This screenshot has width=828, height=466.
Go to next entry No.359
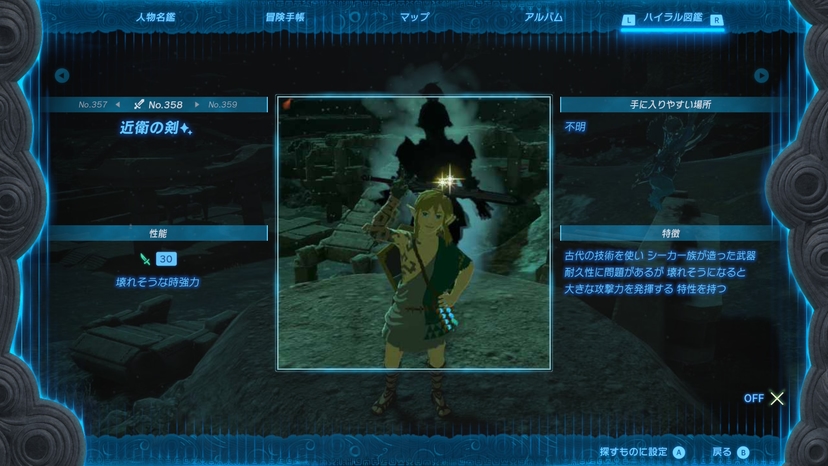[x=222, y=104]
